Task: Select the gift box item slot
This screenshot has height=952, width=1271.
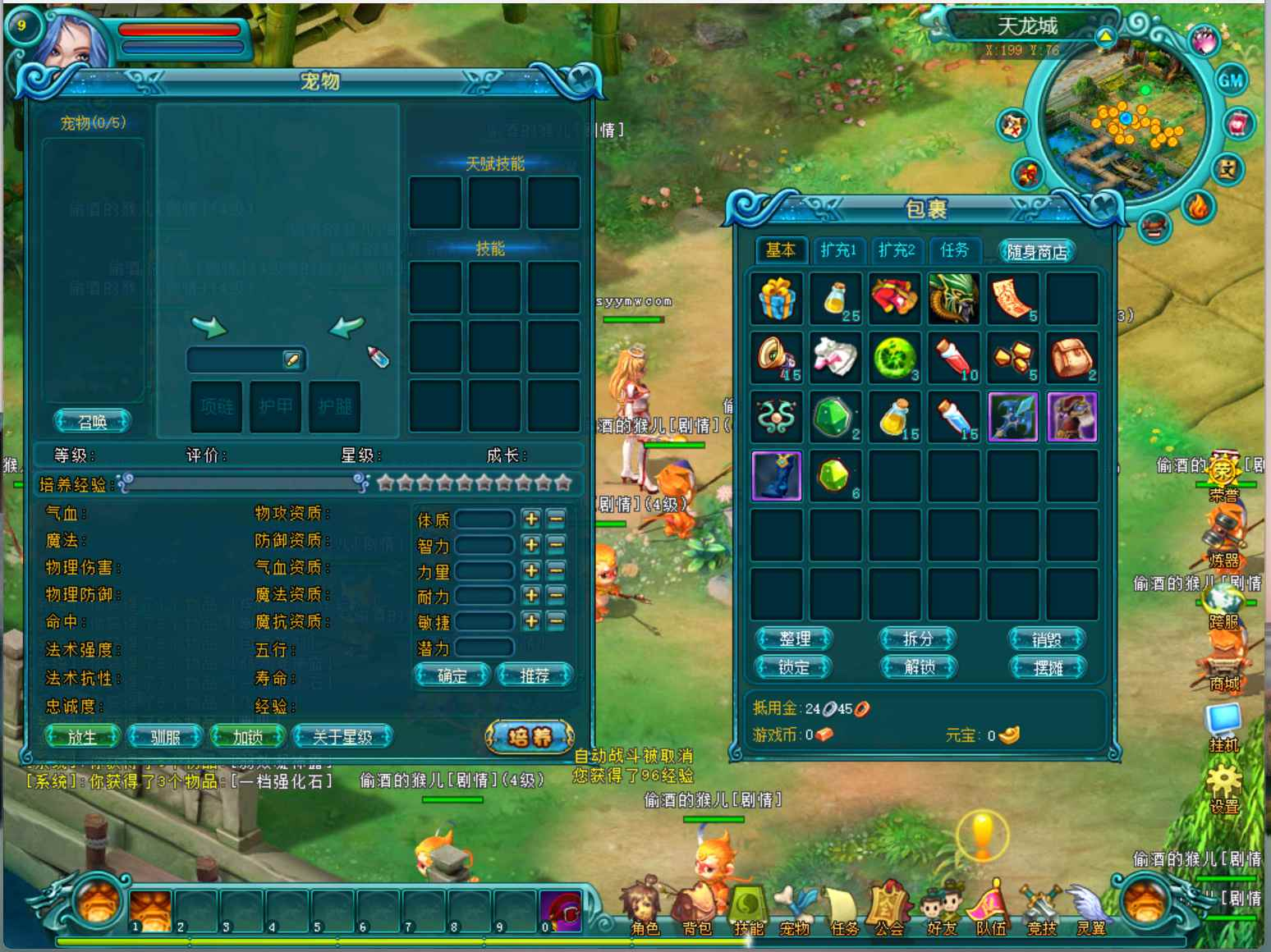Action: [777, 299]
